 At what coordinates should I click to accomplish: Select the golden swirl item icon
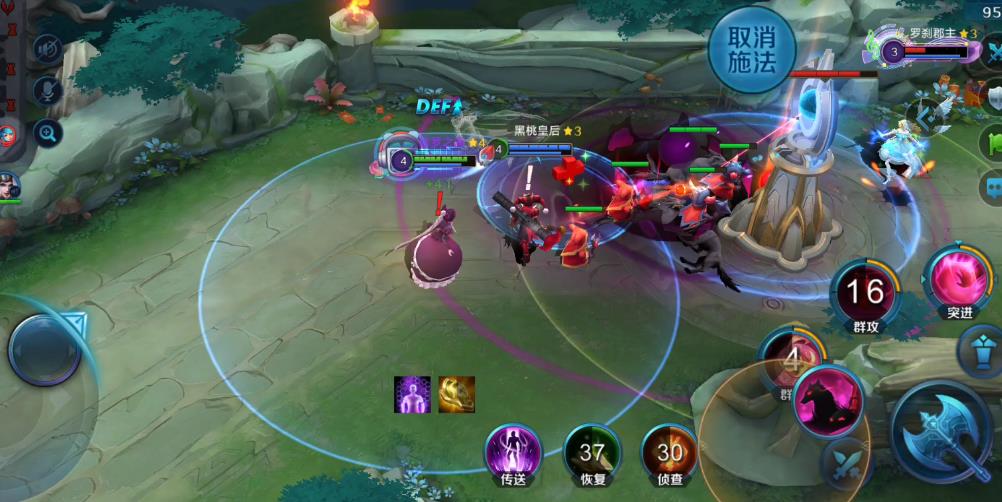click(x=456, y=394)
